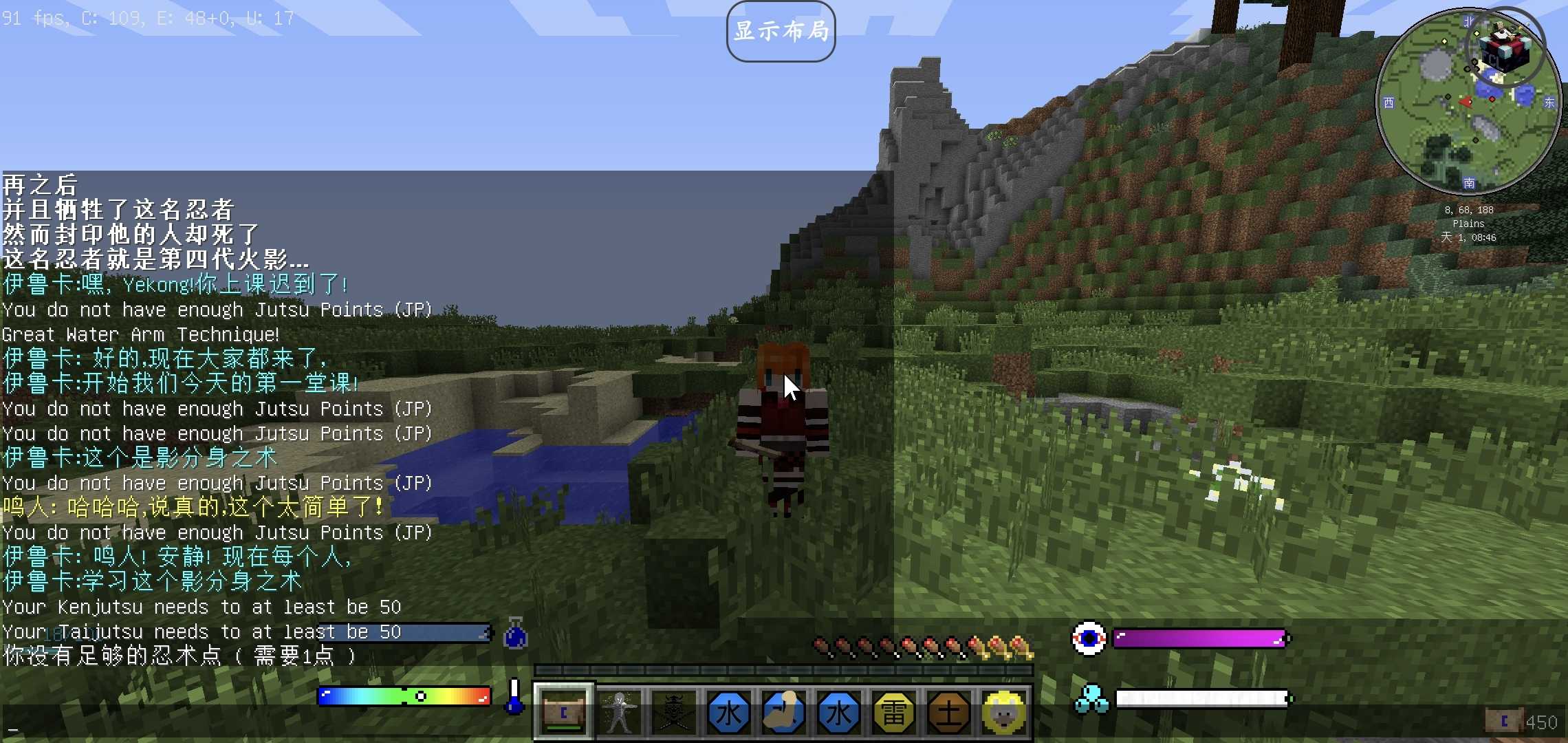The height and width of the screenshot is (743, 1568).
Task: Select the grey human figure hotbar slot
Action: click(619, 713)
